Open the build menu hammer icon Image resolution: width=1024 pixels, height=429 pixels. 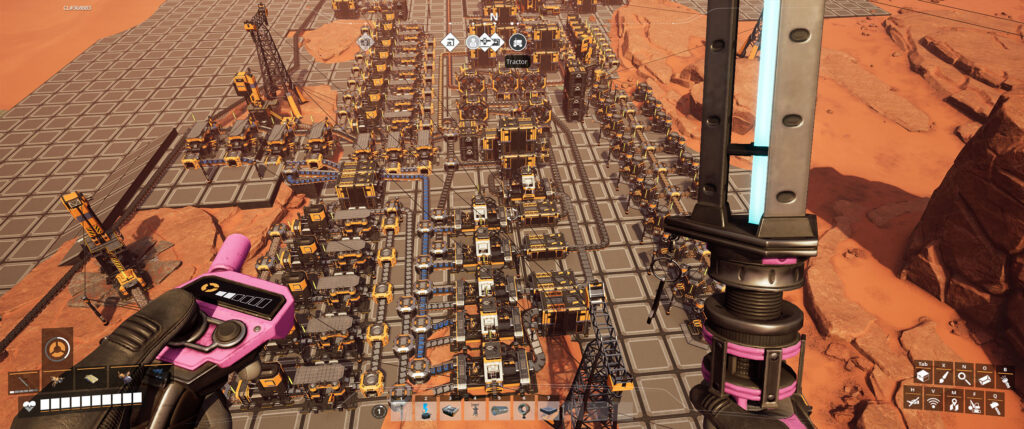[x=996, y=402]
